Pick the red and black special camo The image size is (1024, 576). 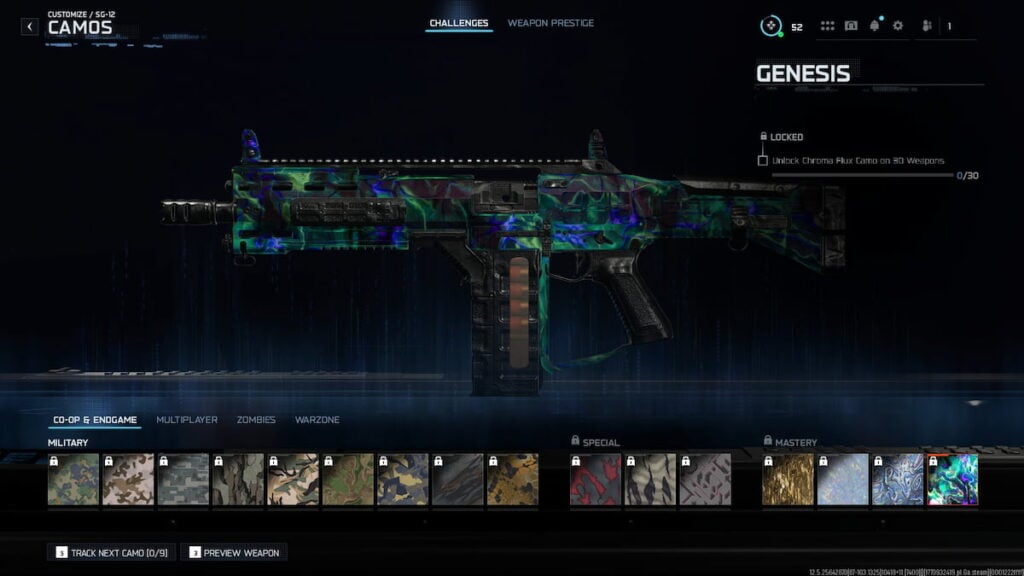tap(595, 479)
